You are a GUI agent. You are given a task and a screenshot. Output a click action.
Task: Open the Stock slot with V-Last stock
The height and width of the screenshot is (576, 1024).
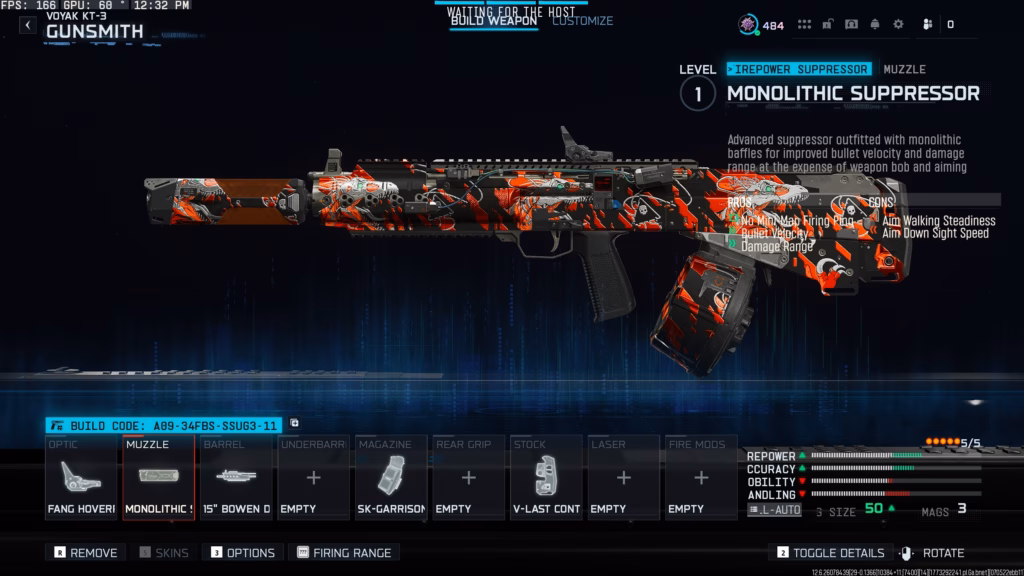click(x=546, y=478)
